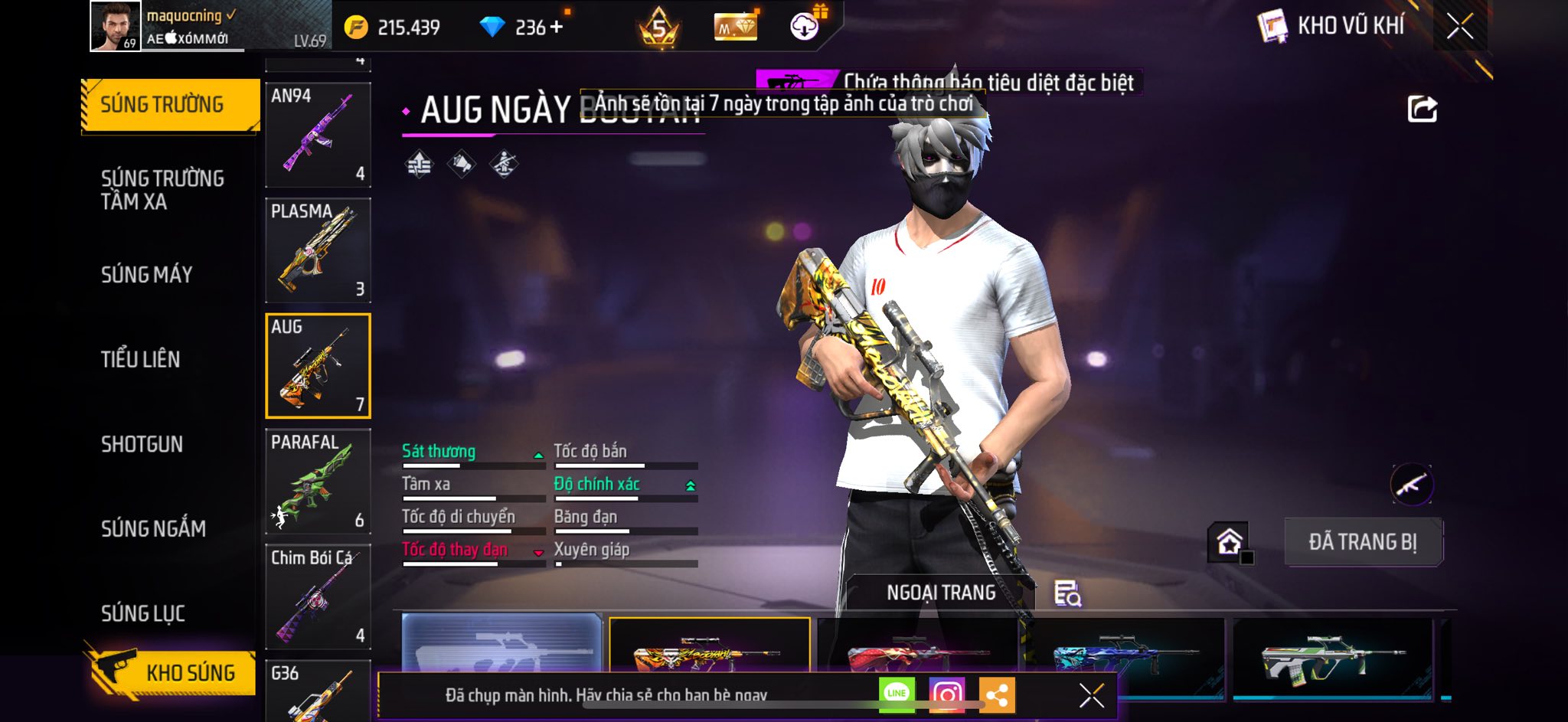Select the AN94 weapon tile

coord(318,134)
